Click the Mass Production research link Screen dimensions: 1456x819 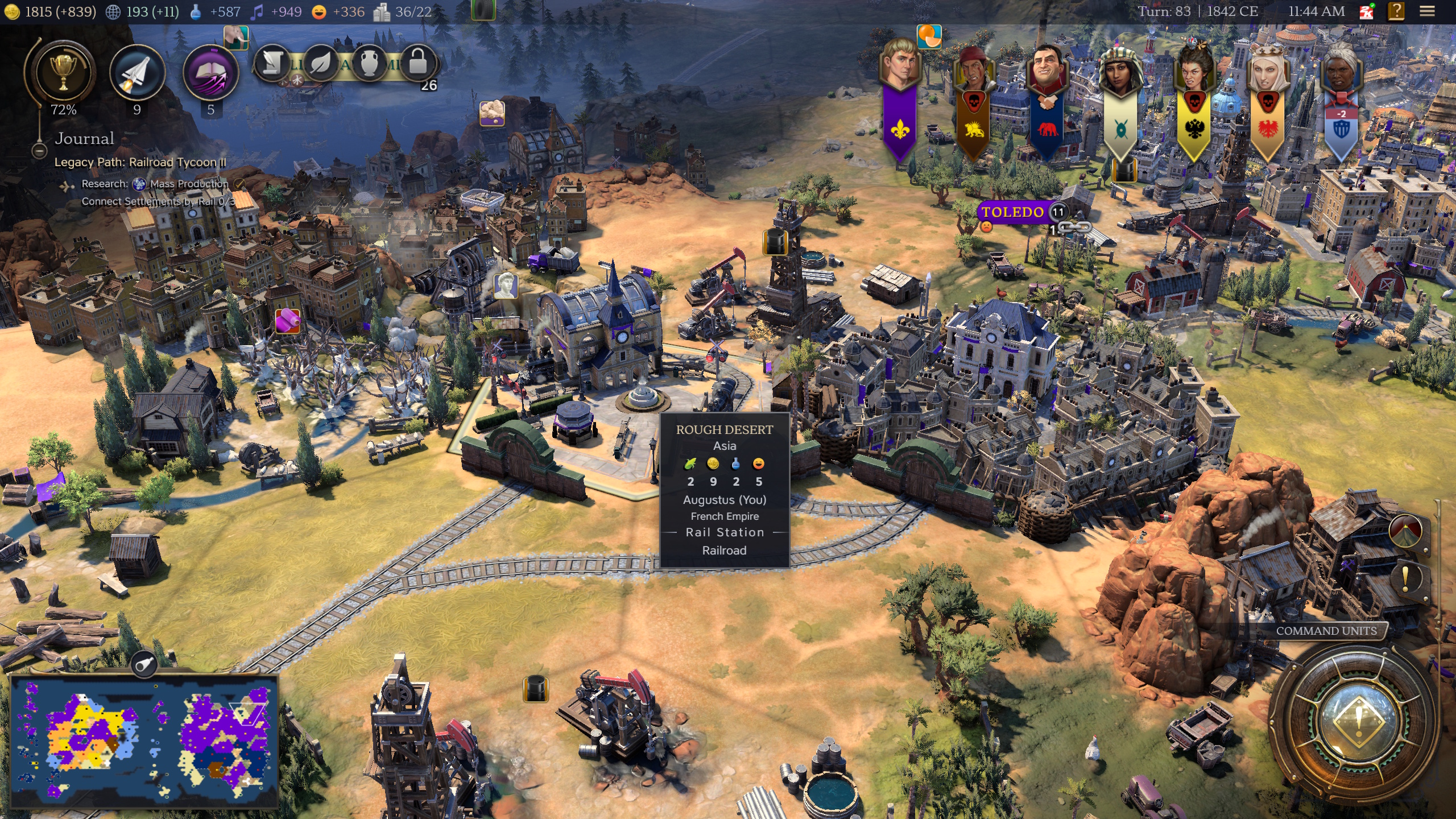pyautogui.click(x=188, y=184)
